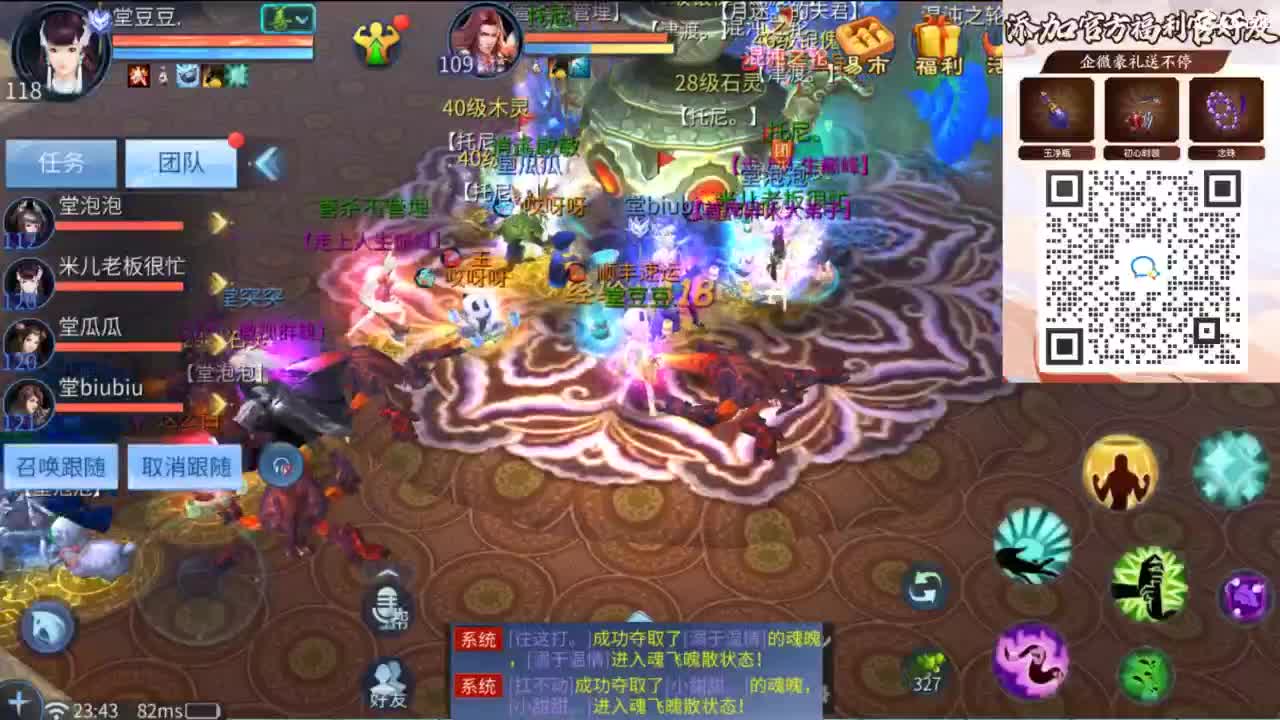The image size is (1280, 720).
Task: Select the green leaf skill icon
Action: click(1144, 672)
